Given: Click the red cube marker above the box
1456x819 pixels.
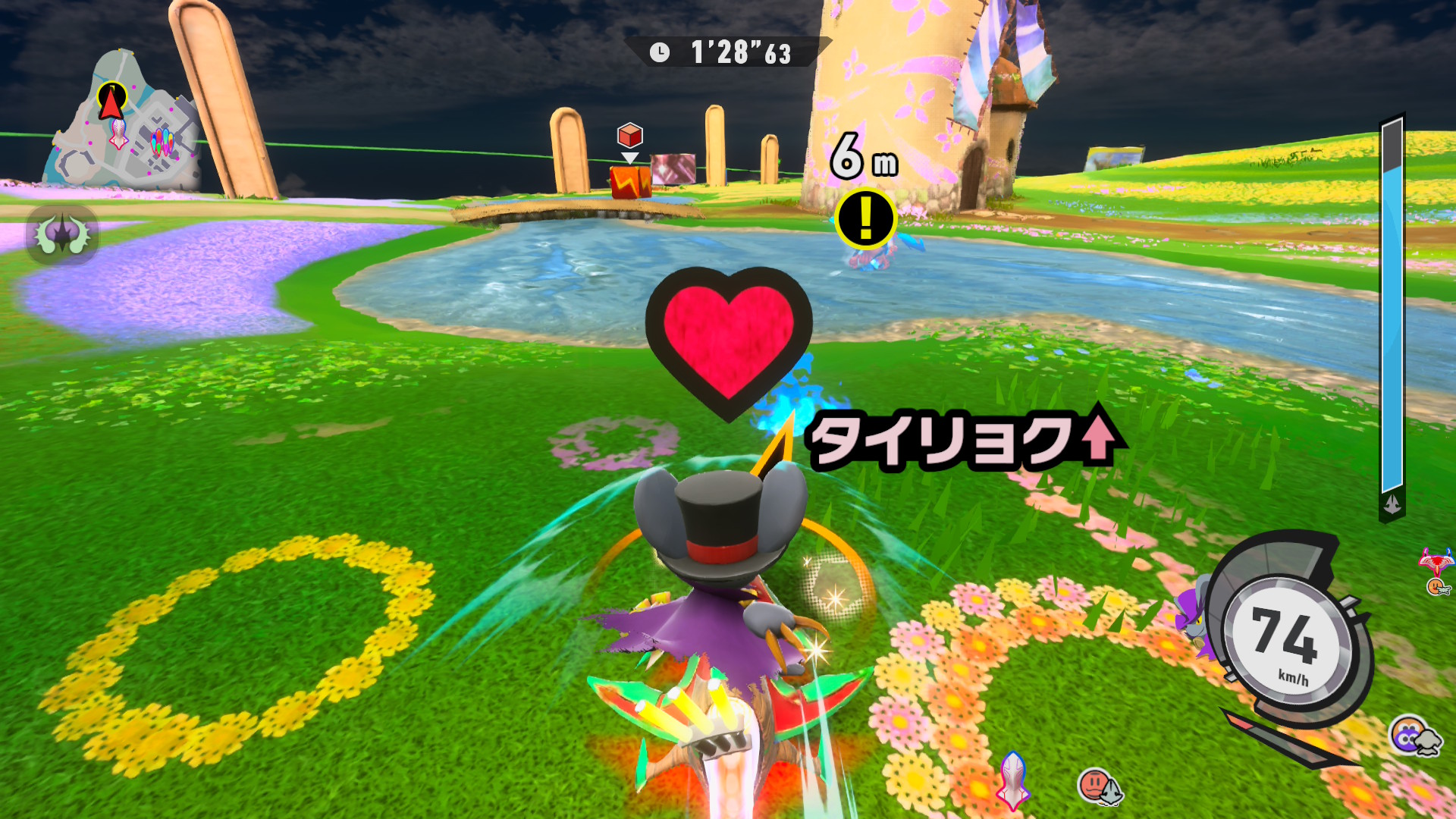Looking at the screenshot, I should click(629, 136).
